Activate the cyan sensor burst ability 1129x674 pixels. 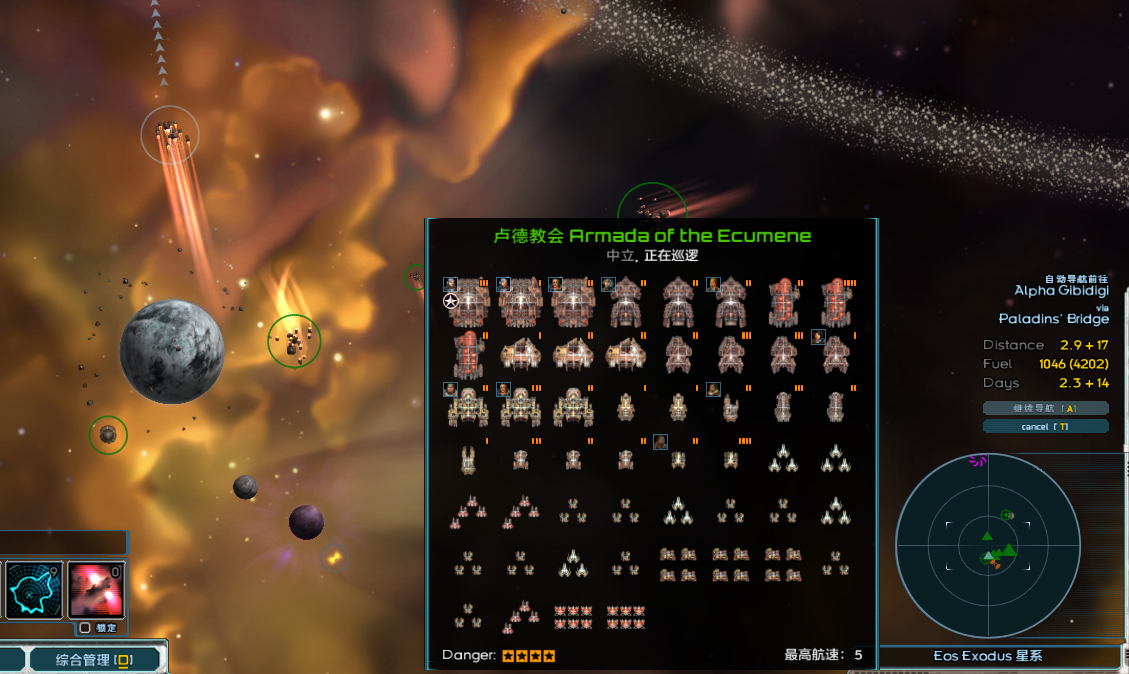point(34,590)
